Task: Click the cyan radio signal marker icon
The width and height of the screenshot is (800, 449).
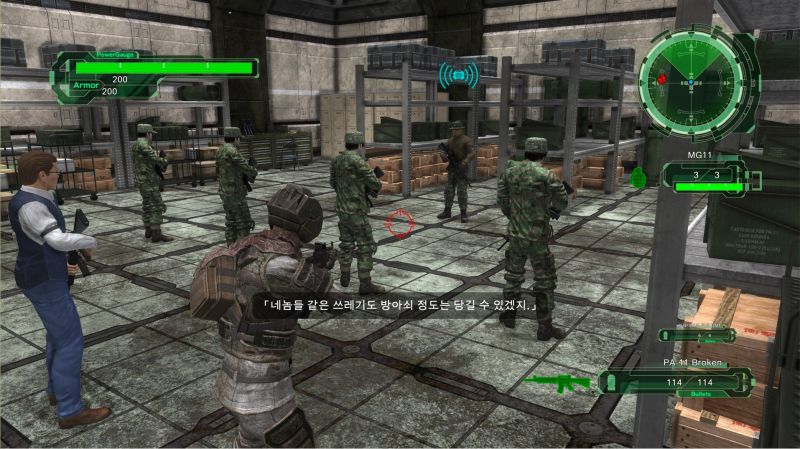Action: point(458,75)
